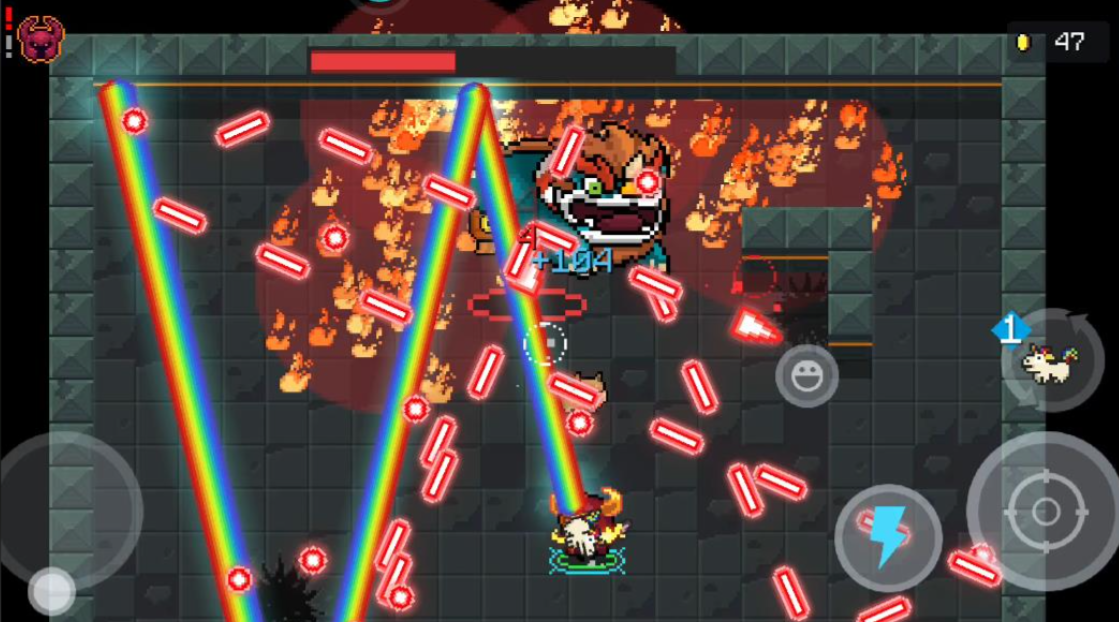Open the smiley face emote button

tap(806, 376)
